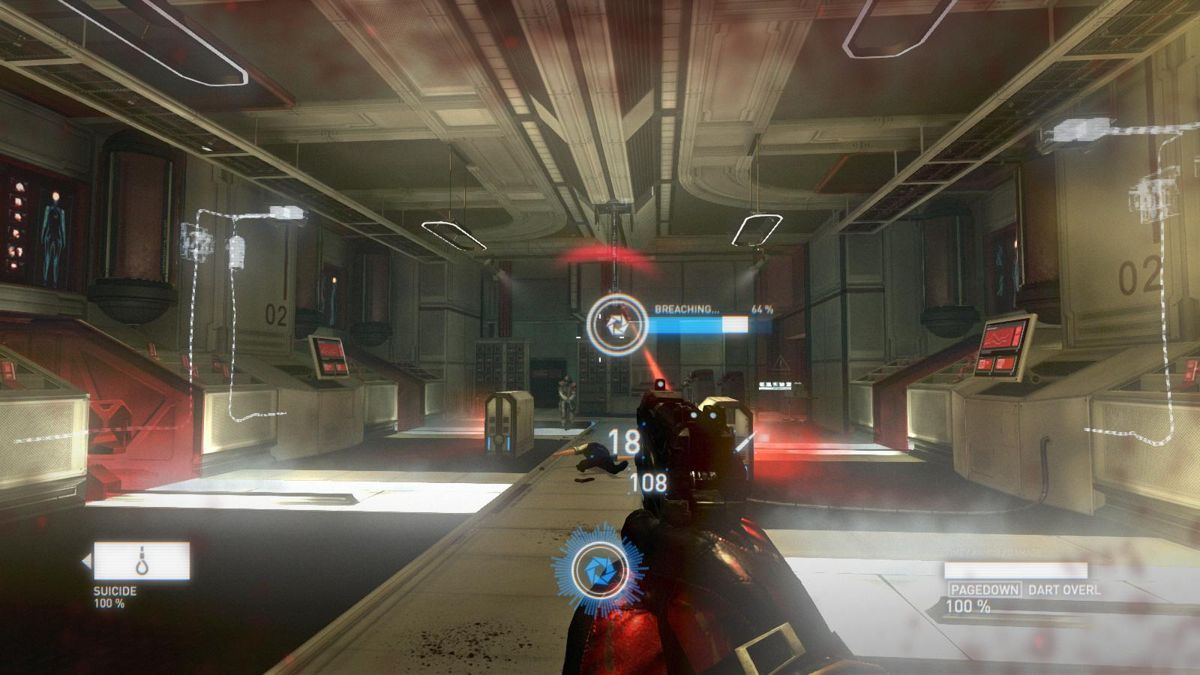Screen dimensions: 1200x675
Task: Activate the DART Overlay meter
Action: (x=1015, y=570)
